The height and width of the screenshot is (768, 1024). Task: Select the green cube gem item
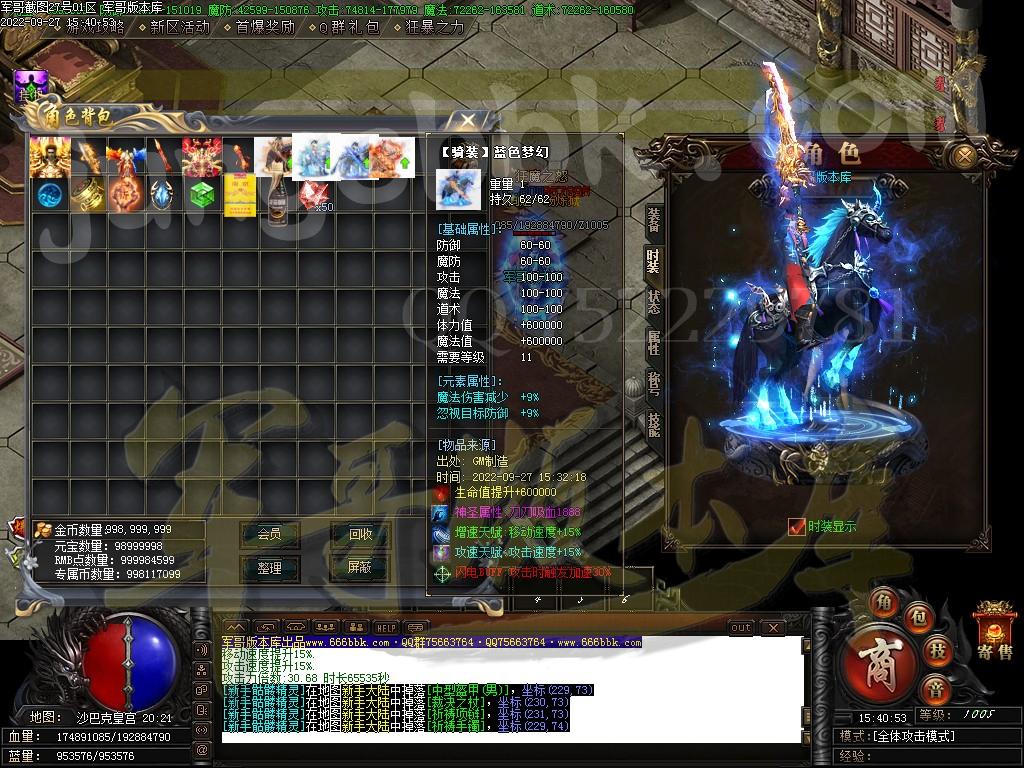pos(200,192)
